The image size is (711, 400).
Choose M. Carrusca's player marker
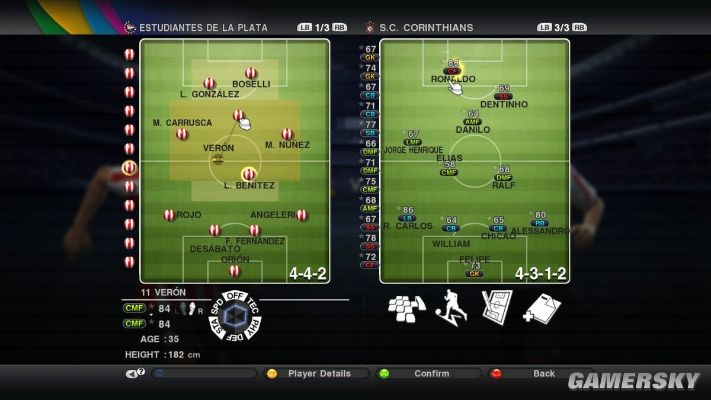(182, 133)
